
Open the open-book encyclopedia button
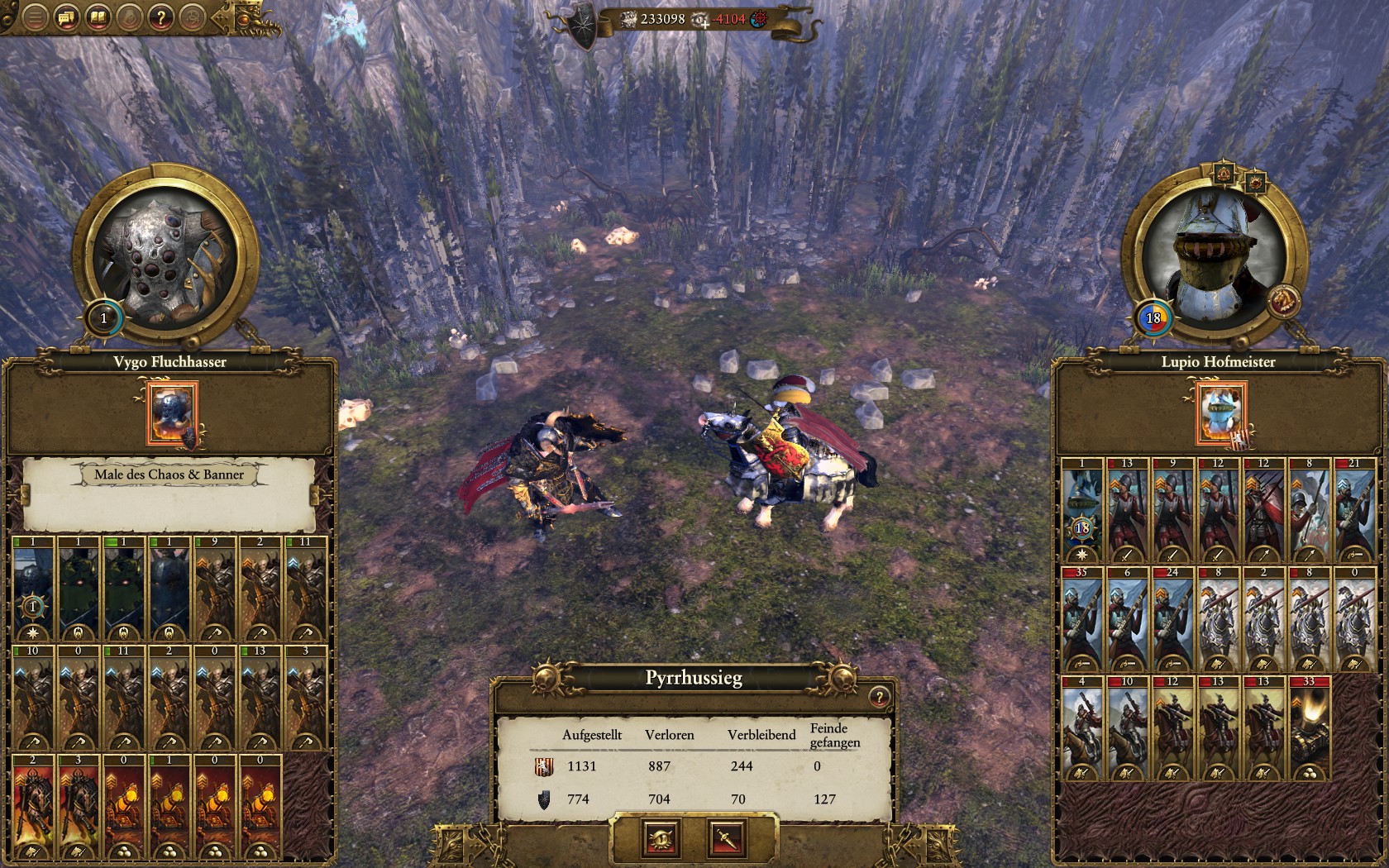(98, 17)
